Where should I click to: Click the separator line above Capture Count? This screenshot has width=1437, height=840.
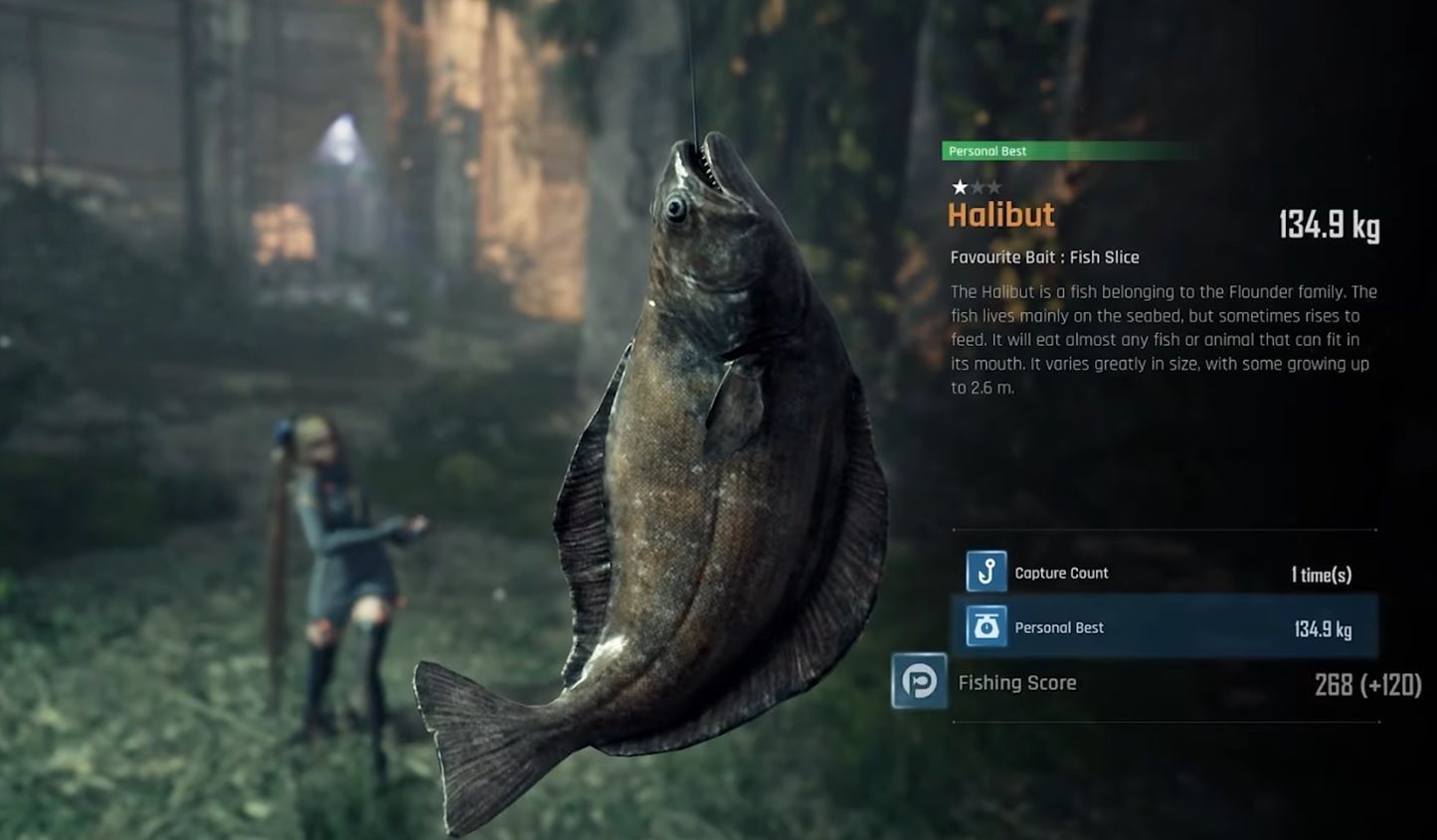tap(1164, 529)
